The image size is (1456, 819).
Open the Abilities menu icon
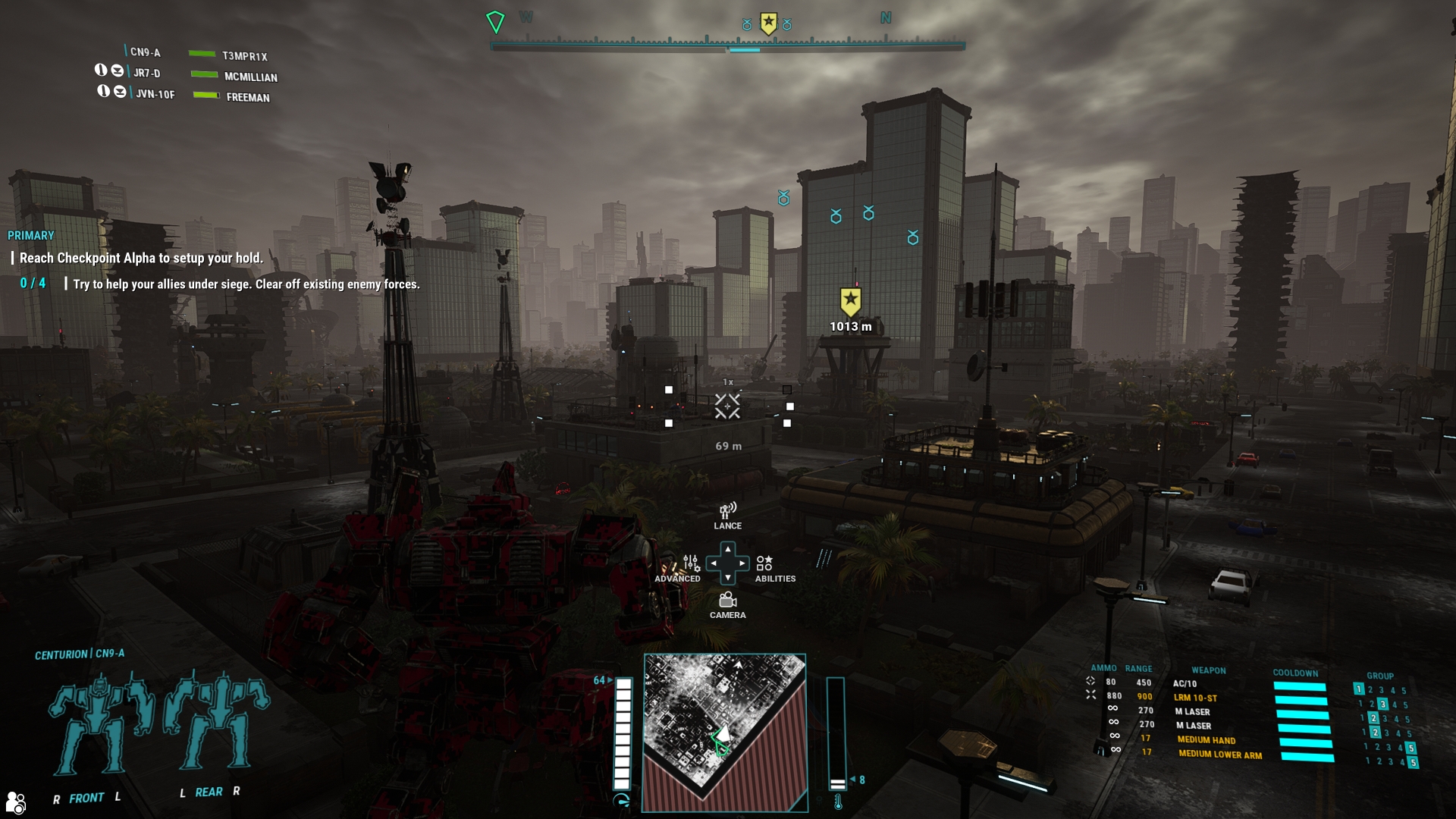click(765, 564)
